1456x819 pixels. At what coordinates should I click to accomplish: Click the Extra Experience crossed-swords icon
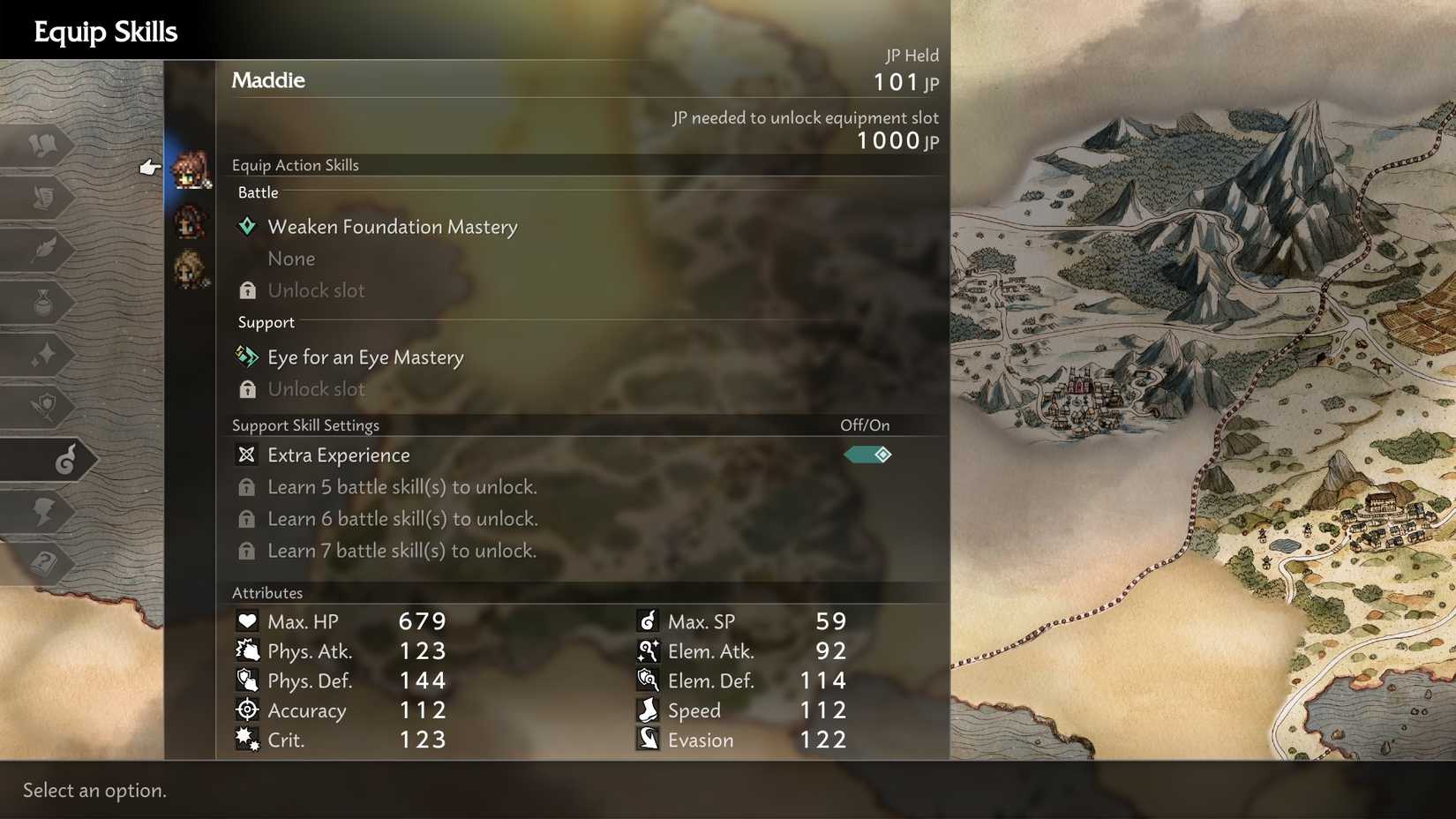245,455
